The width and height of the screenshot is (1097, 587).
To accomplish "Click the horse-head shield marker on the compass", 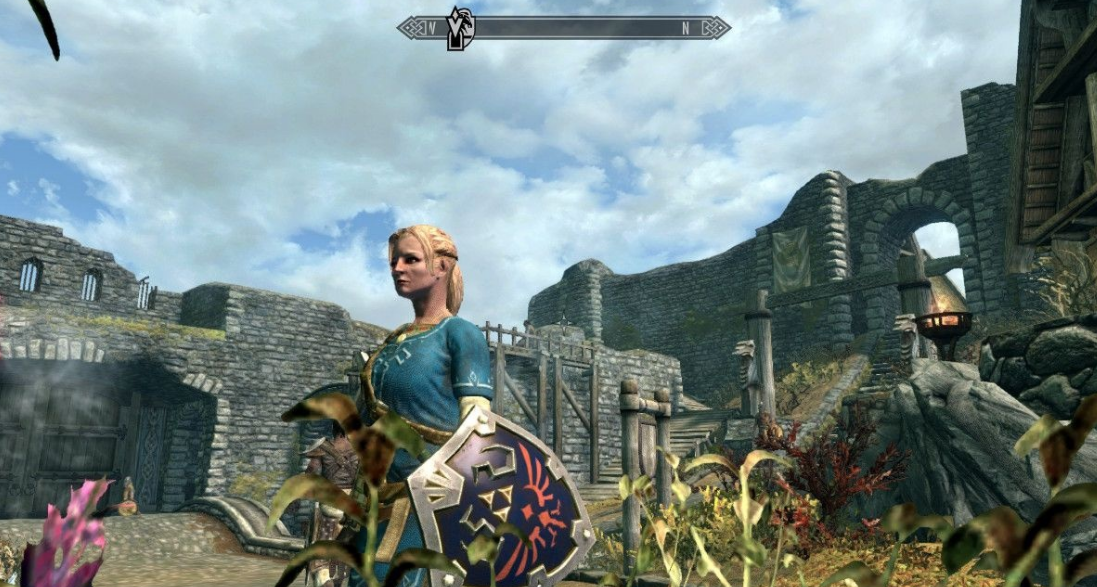I will tap(460, 27).
